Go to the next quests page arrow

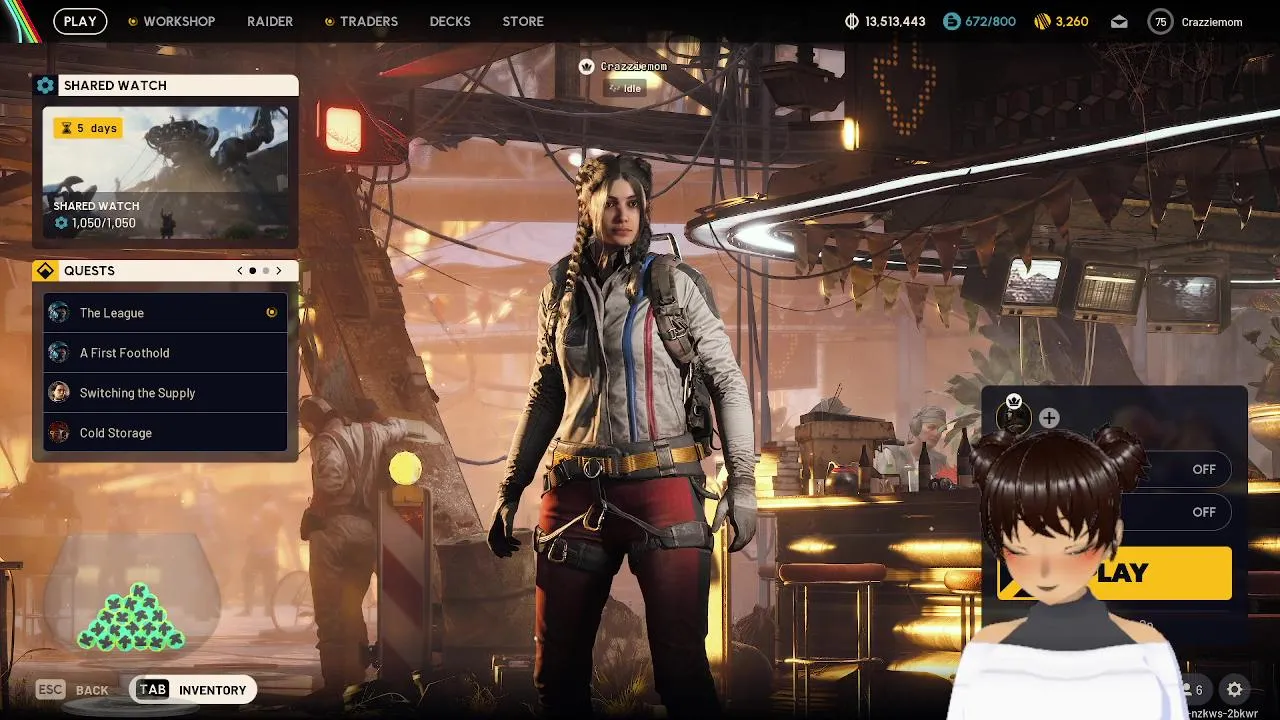[279, 271]
